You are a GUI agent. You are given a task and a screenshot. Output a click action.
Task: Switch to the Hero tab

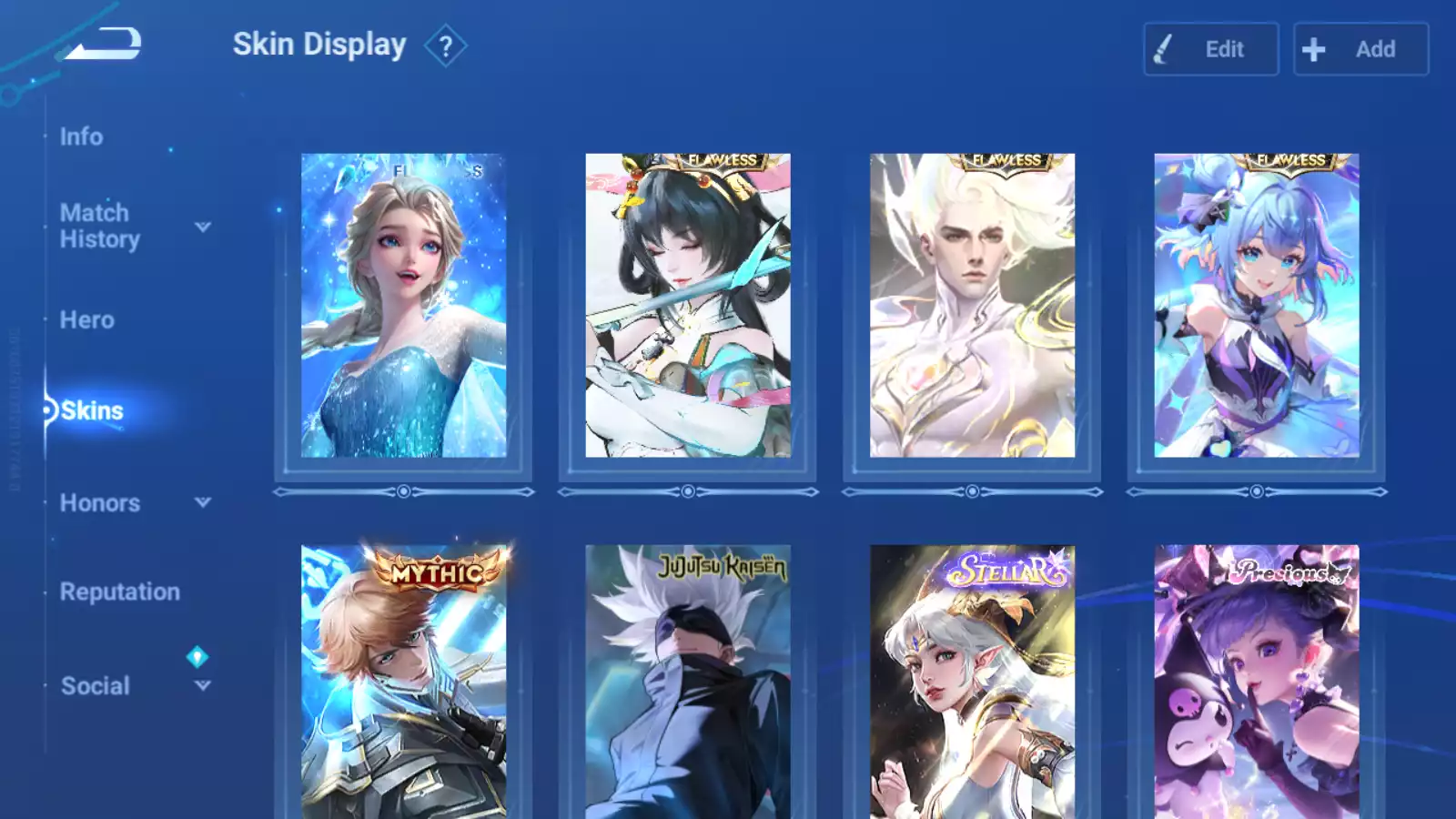(x=87, y=320)
